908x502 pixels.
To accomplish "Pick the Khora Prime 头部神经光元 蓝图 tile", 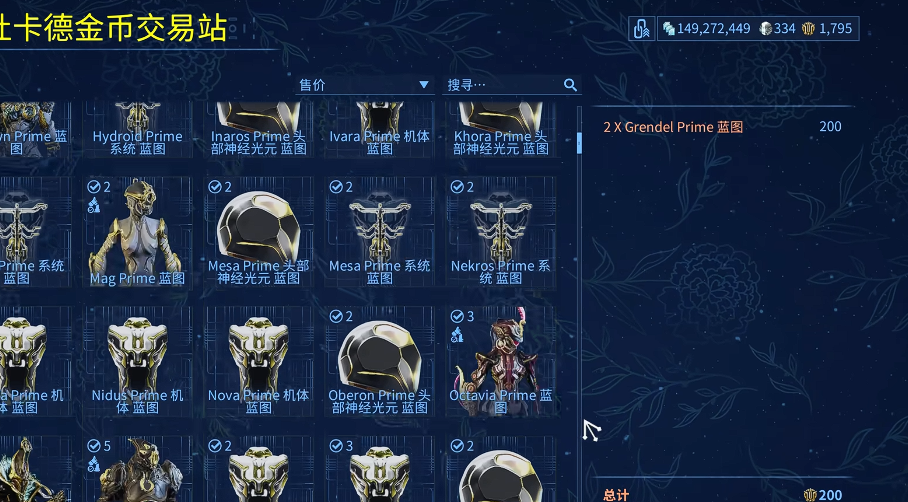I will [501, 130].
